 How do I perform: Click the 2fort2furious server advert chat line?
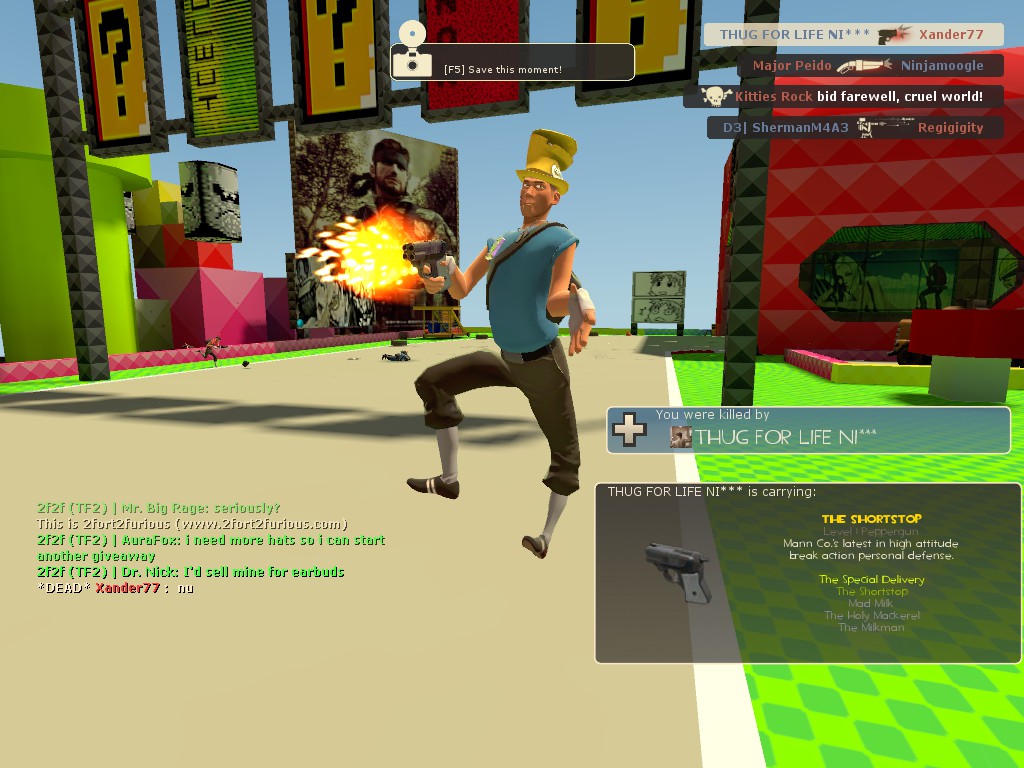tap(192, 524)
